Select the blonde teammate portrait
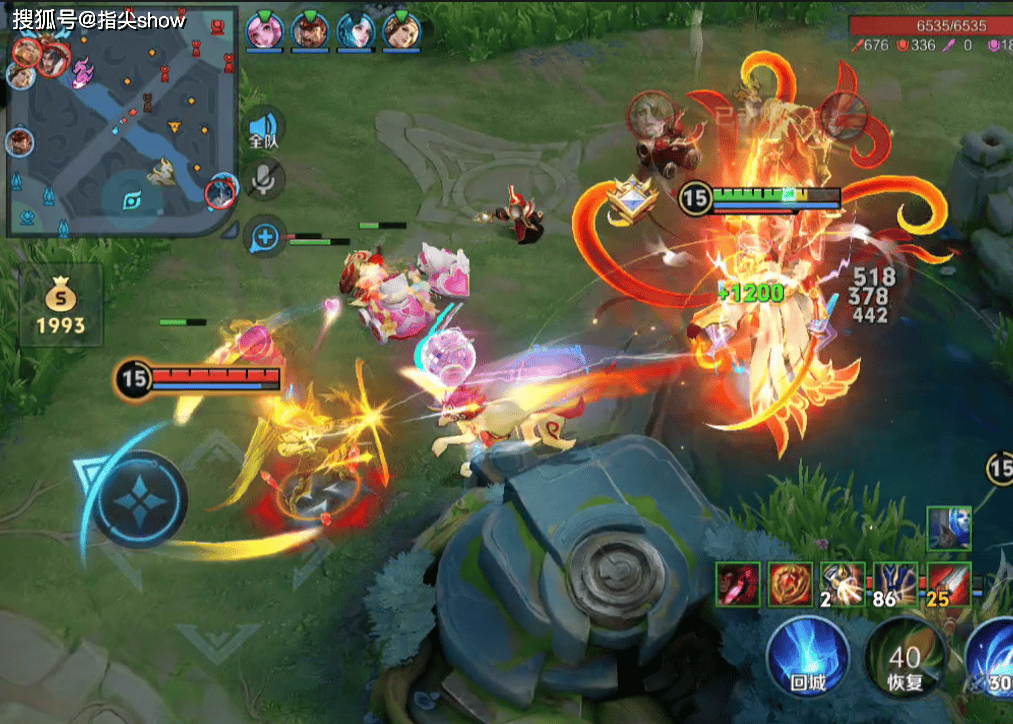The height and width of the screenshot is (724, 1013). click(x=402, y=30)
